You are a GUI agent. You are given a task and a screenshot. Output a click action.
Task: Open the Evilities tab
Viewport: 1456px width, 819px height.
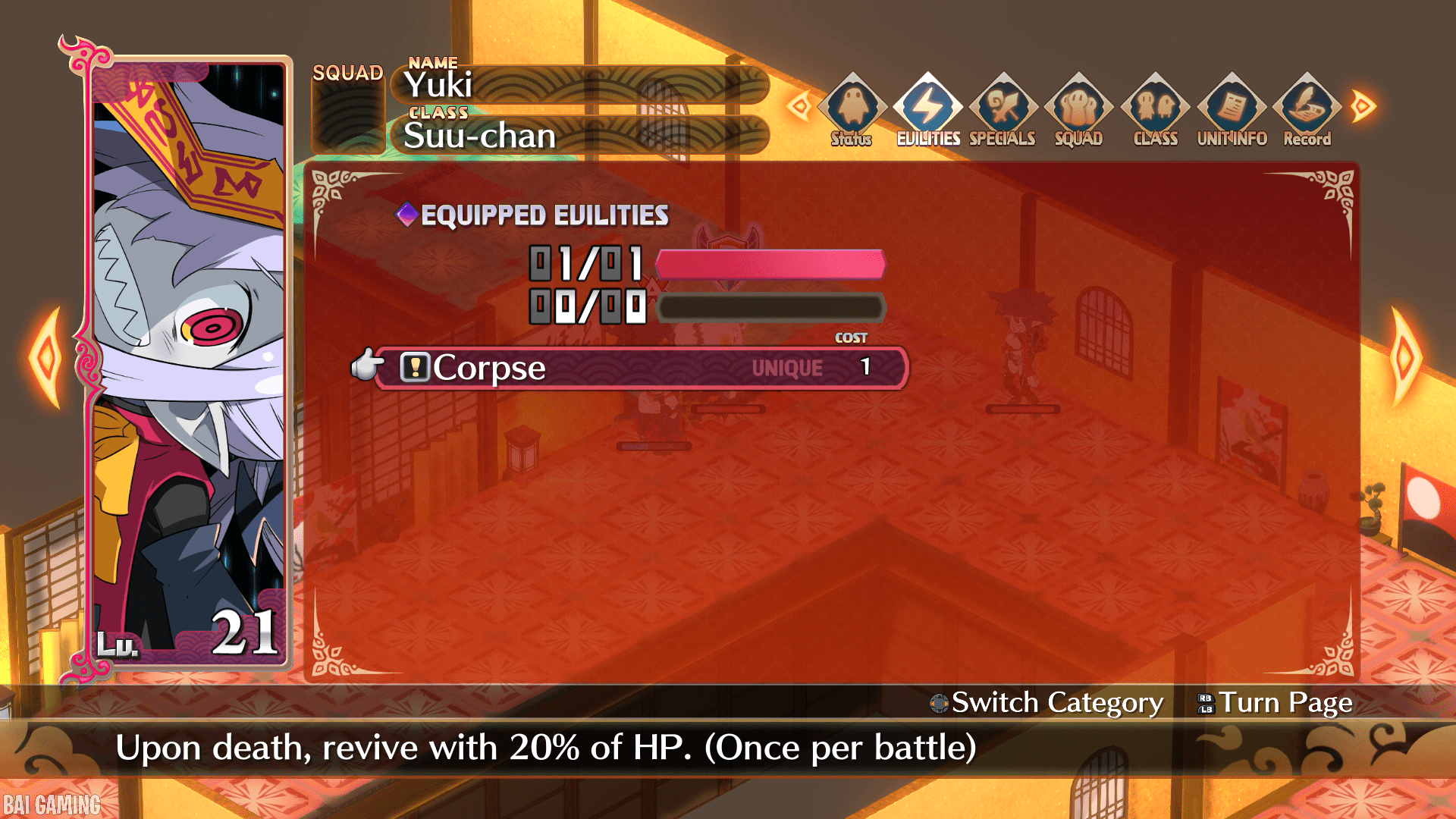(x=927, y=110)
